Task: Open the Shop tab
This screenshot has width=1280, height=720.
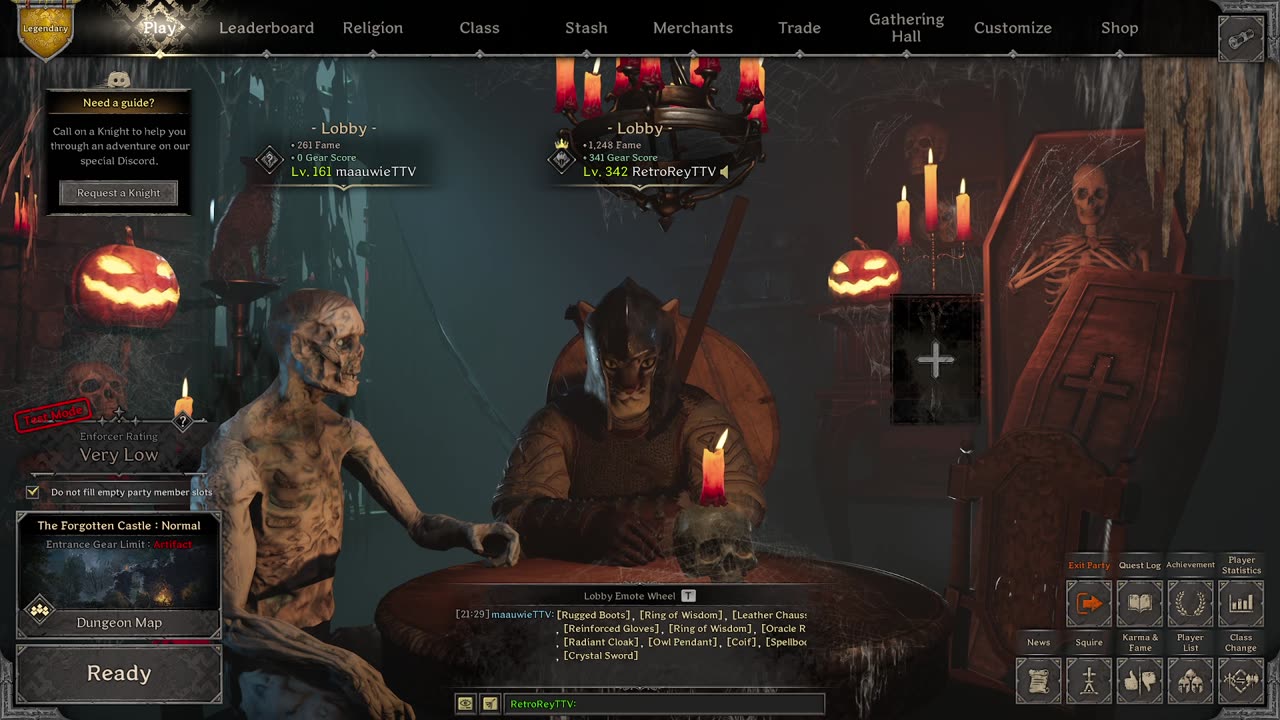Action: pos(1119,28)
